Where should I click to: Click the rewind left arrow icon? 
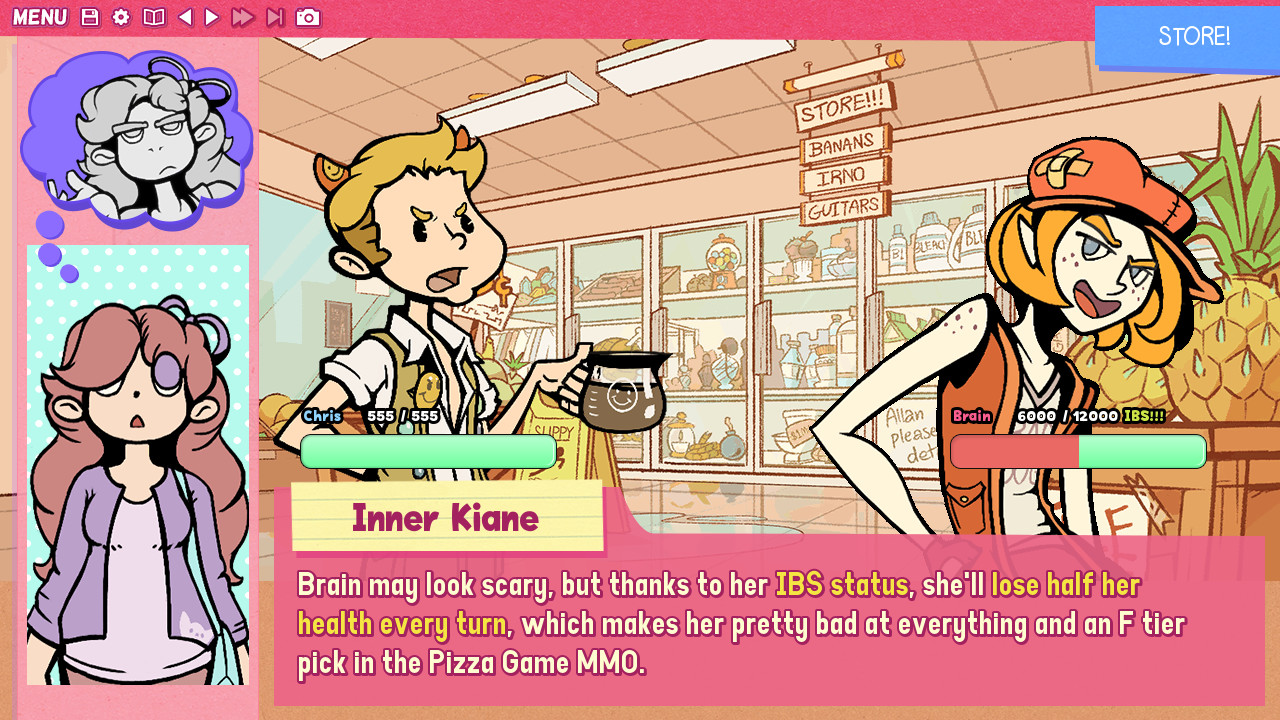coord(186,17)
